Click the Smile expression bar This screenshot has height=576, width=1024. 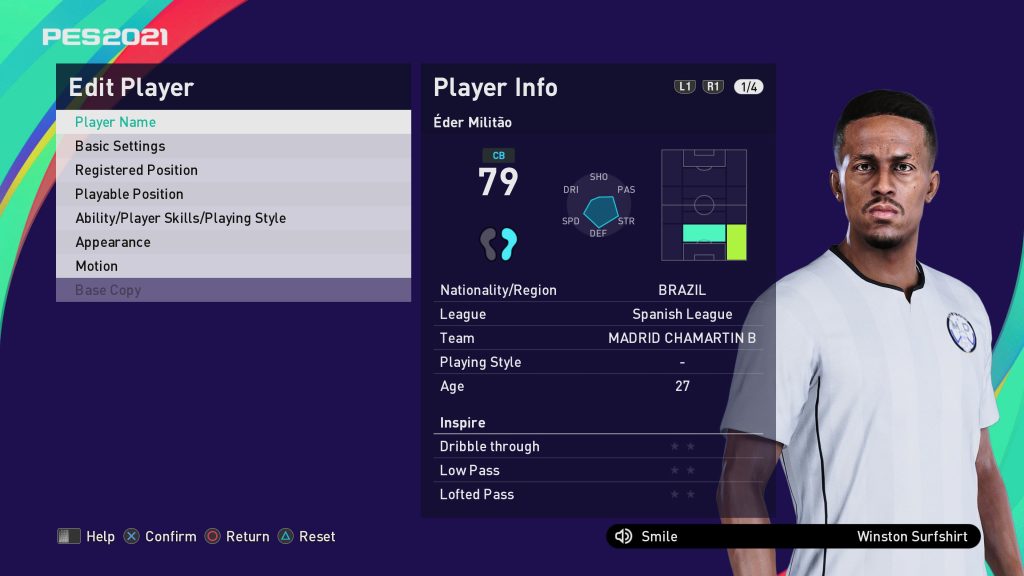click(793, 537)
